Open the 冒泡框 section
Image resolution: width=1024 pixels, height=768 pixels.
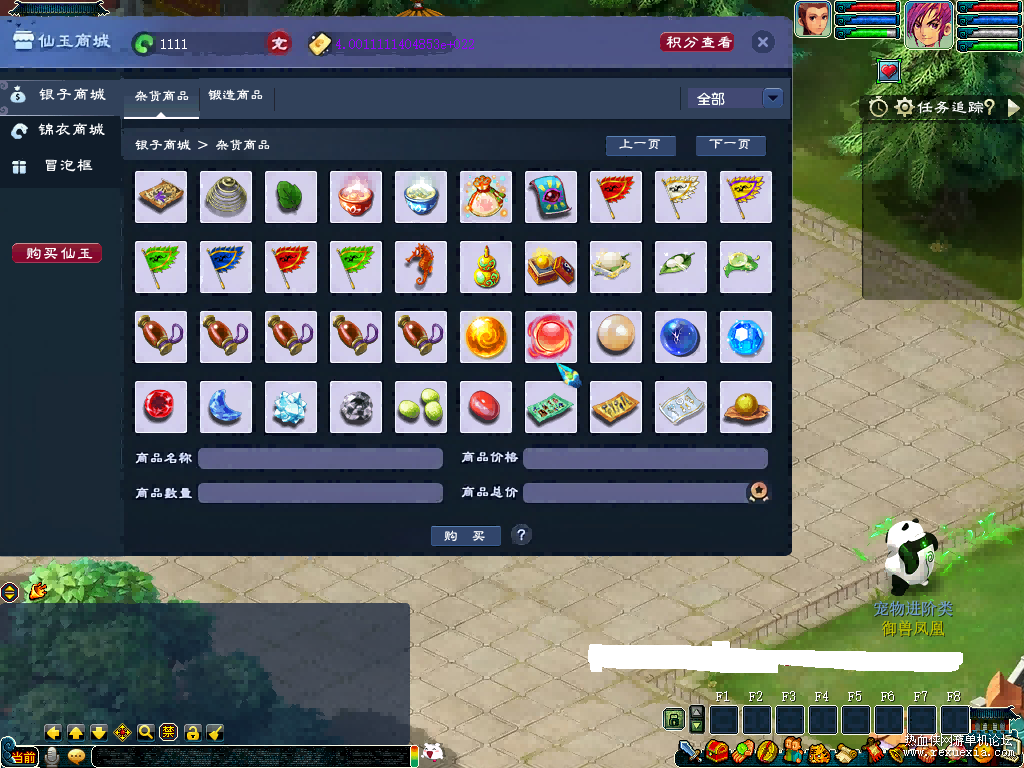click(x=61, y=166)
